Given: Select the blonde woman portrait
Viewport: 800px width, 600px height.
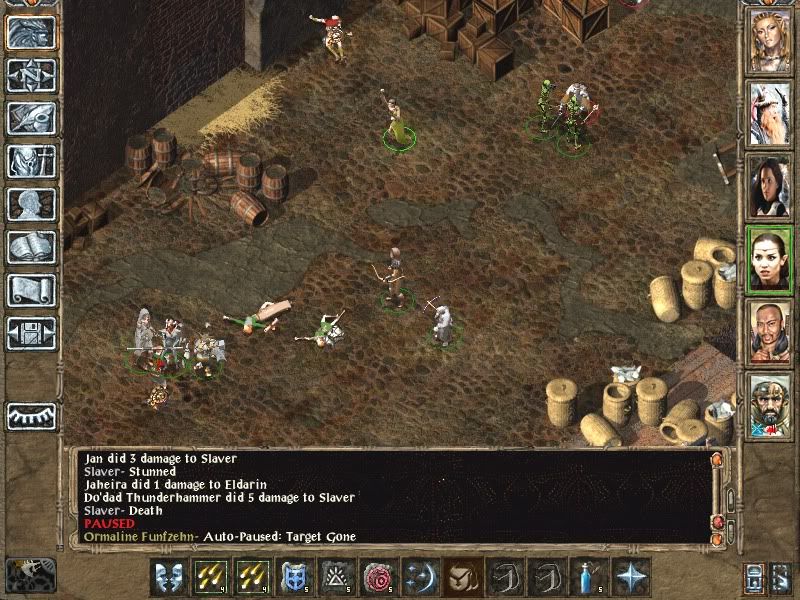Looking at the screenshot, I should tap(770, 41).
